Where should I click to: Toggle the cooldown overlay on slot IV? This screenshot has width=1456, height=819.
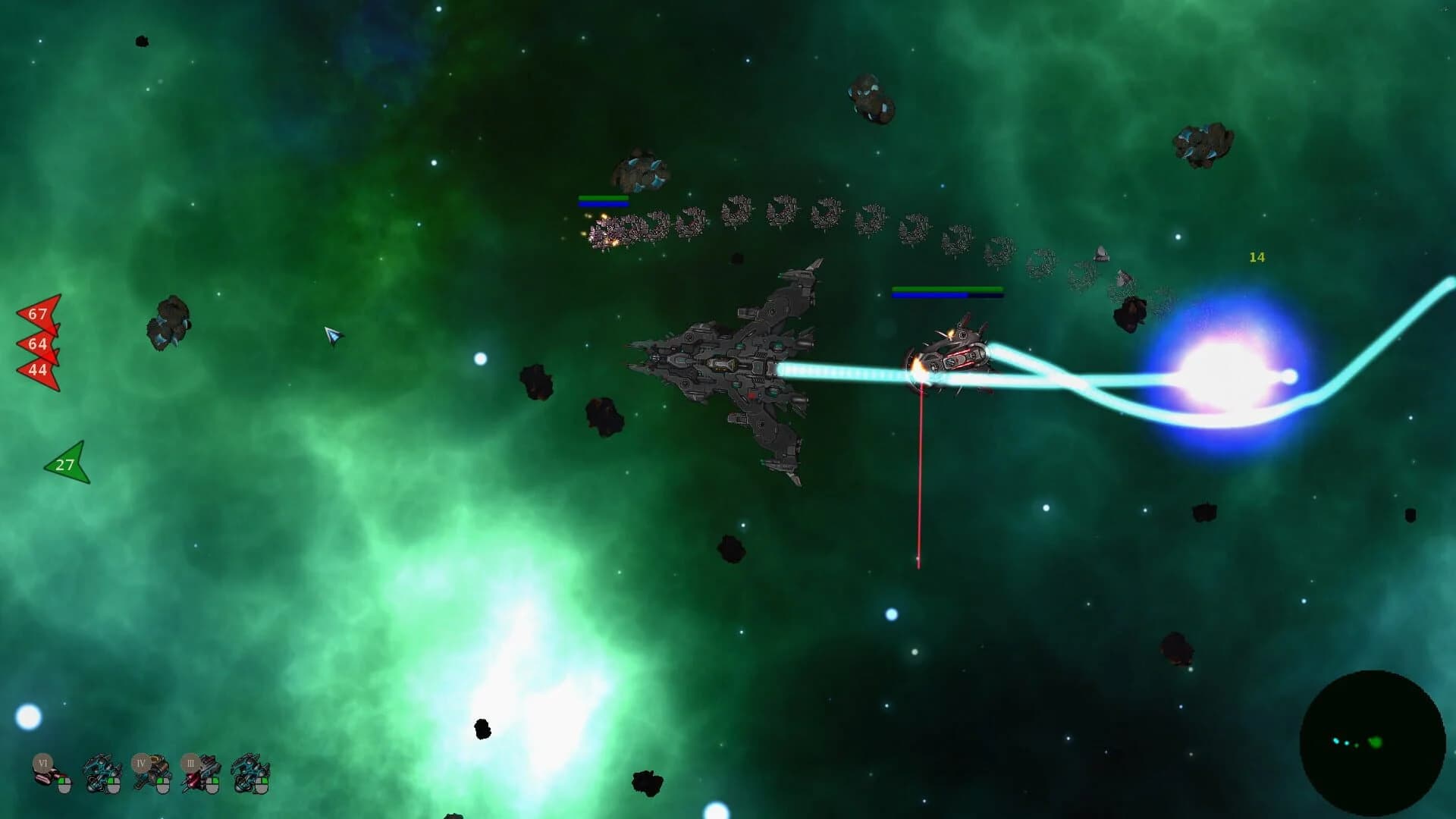[x=142, y=763]
